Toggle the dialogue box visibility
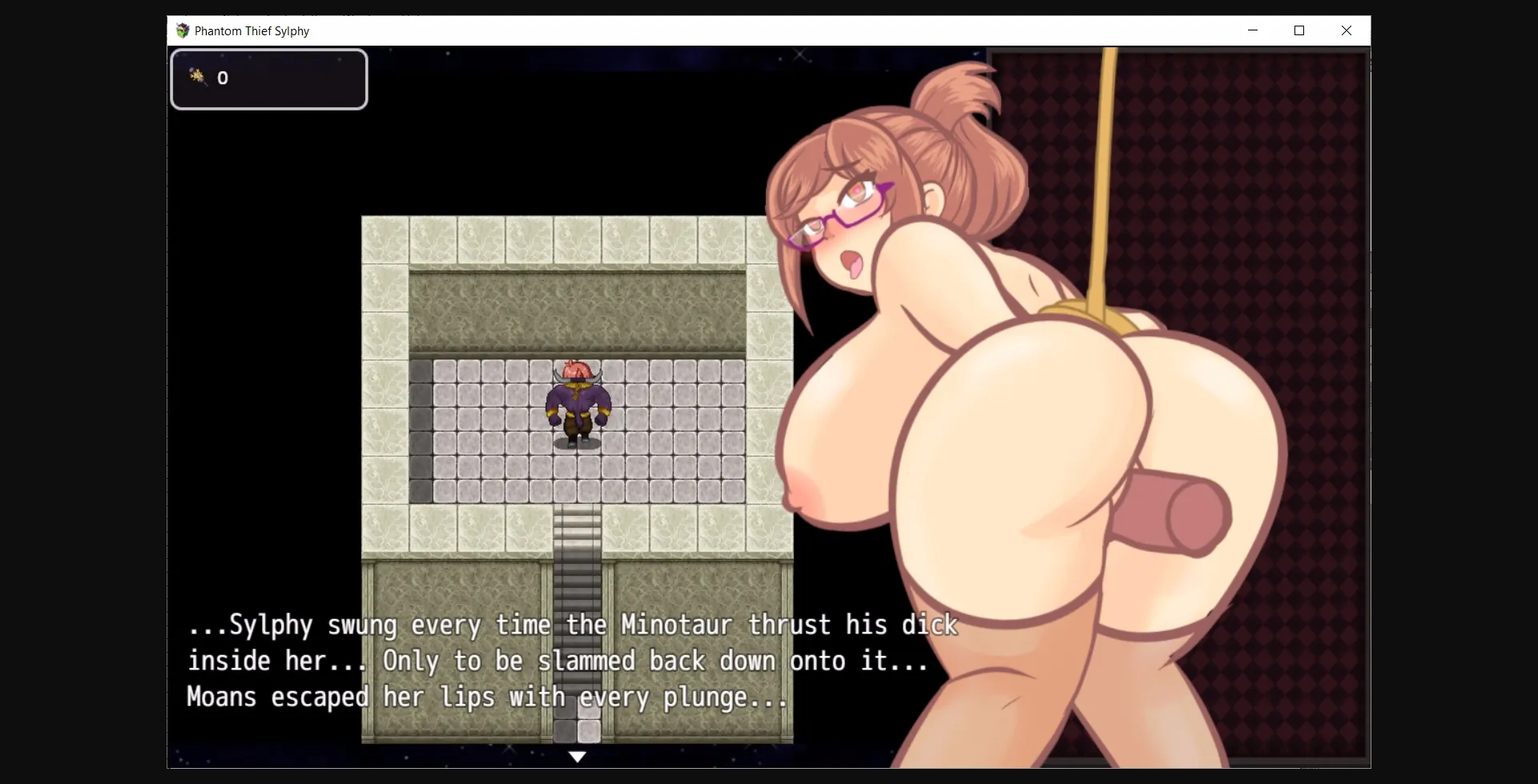Screen dimensions: 1538x784 561,661
